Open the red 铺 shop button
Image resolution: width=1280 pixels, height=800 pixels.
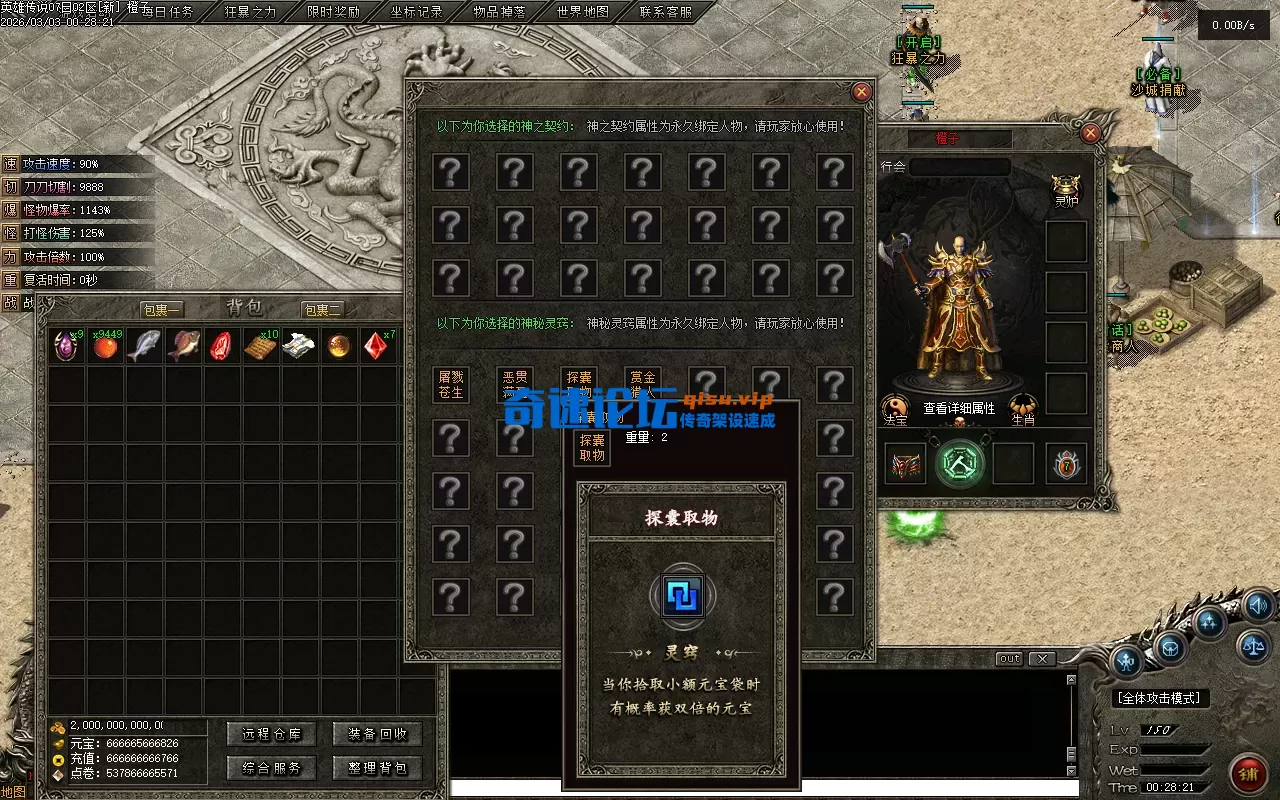(x=1247, y=772)
